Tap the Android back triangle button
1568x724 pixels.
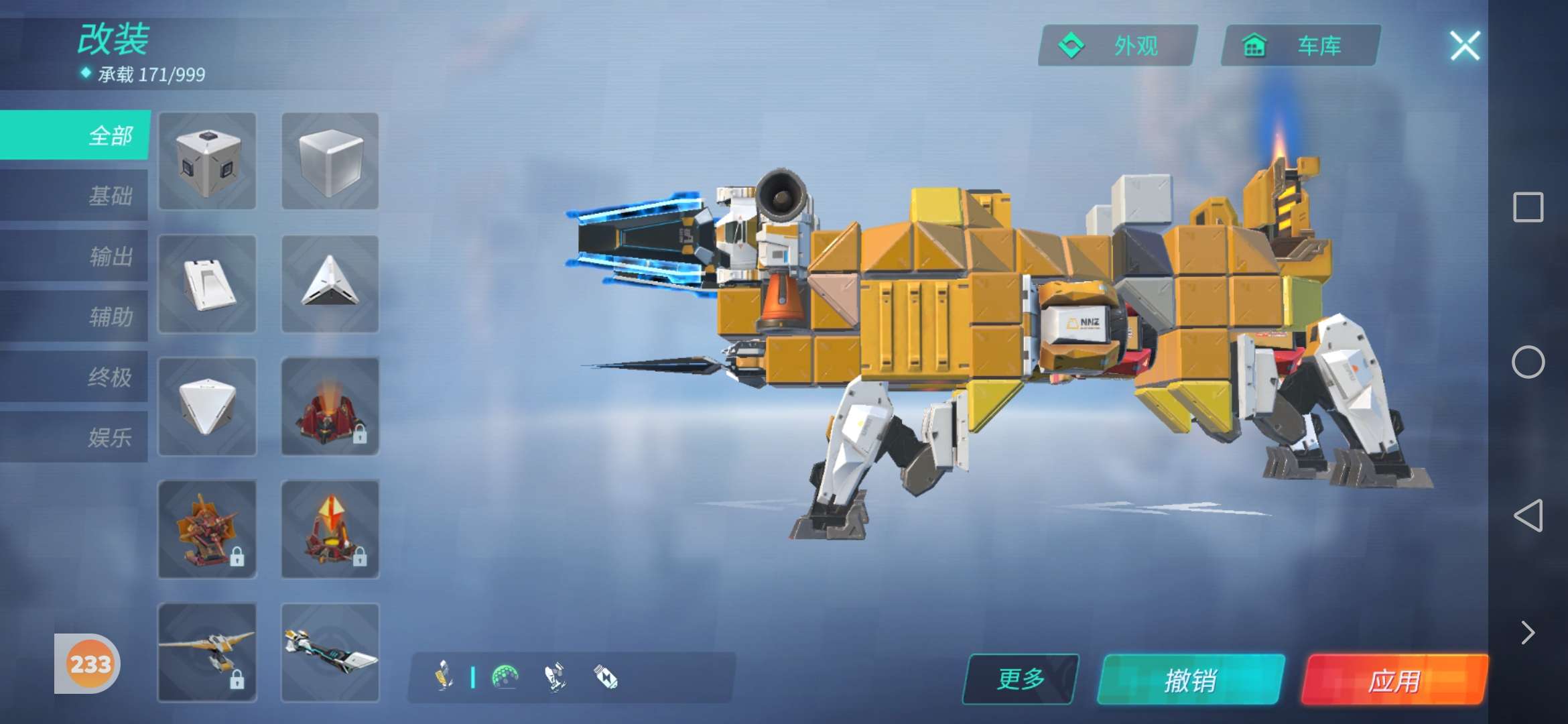point(1528,515)
